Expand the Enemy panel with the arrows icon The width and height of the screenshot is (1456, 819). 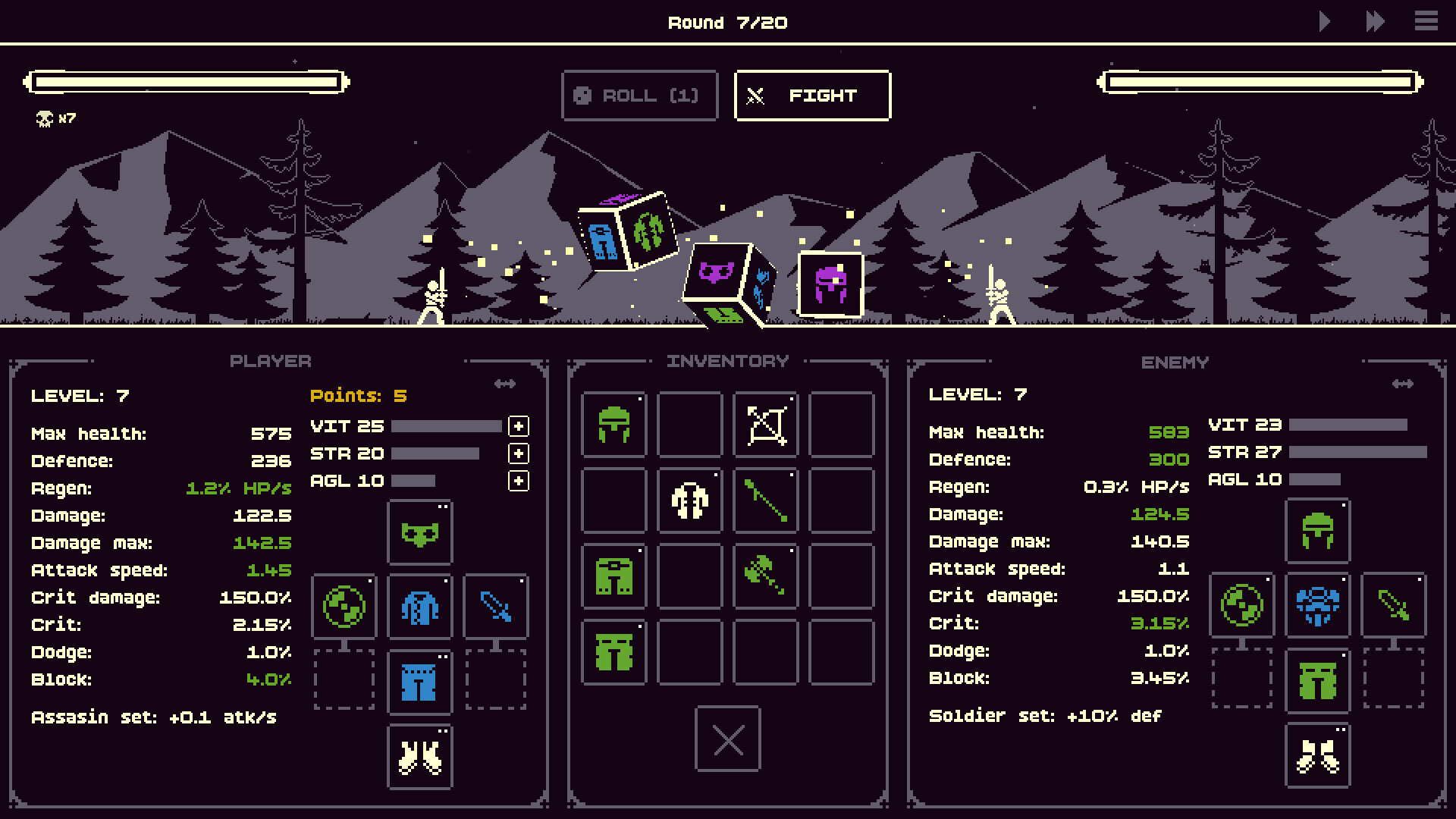click(1402, 384)
